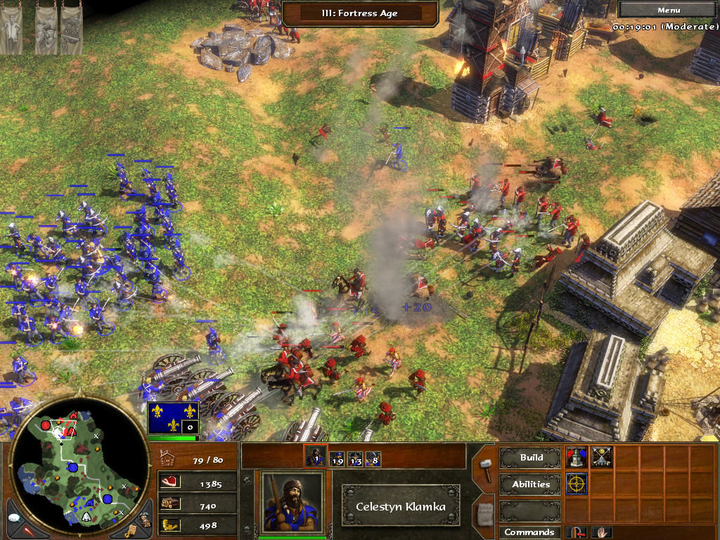Open the Abilities panel

pos(531,484)
